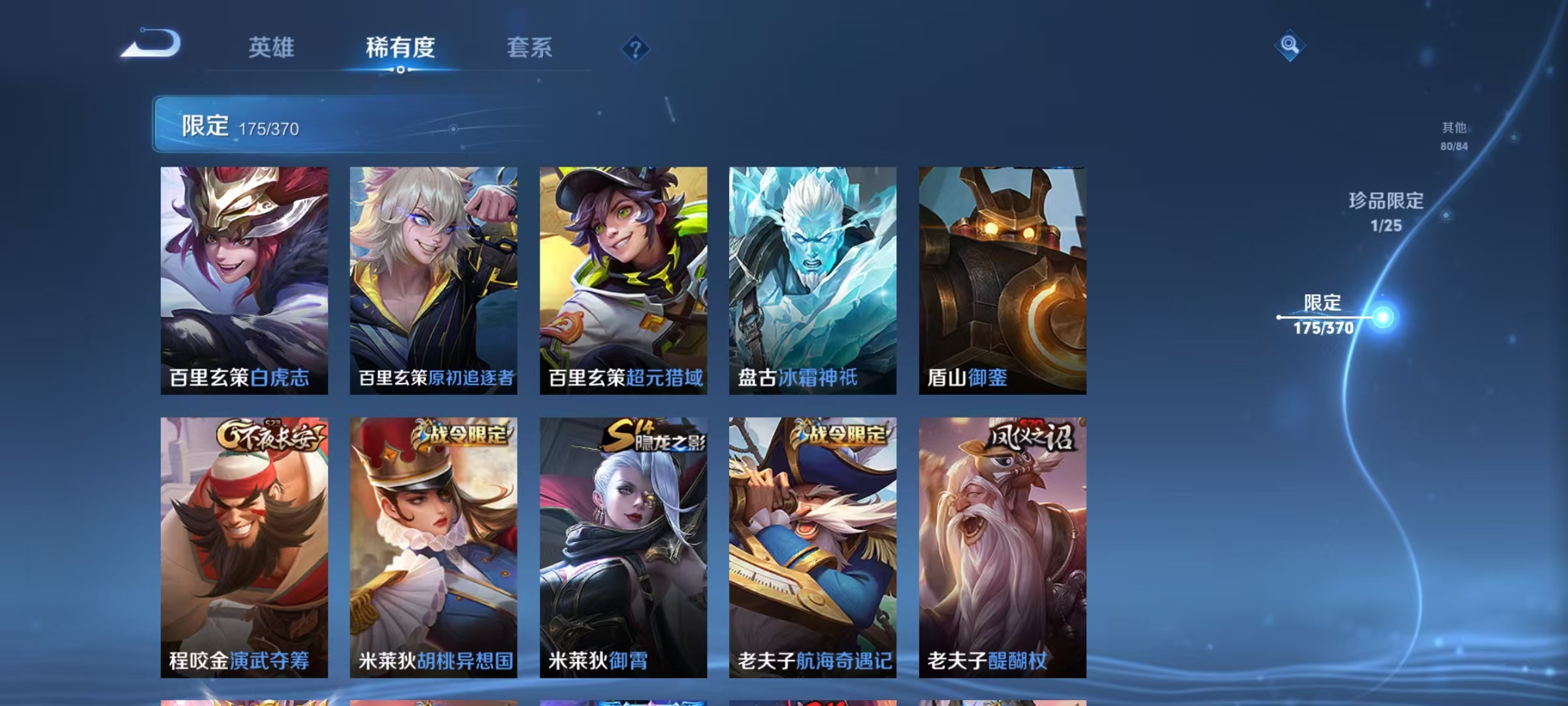Image resolution: width=1568 pixels, height=706 pixels.
Task: View the 老夫子航海奇遇记 skin
Action: point(813,543)
